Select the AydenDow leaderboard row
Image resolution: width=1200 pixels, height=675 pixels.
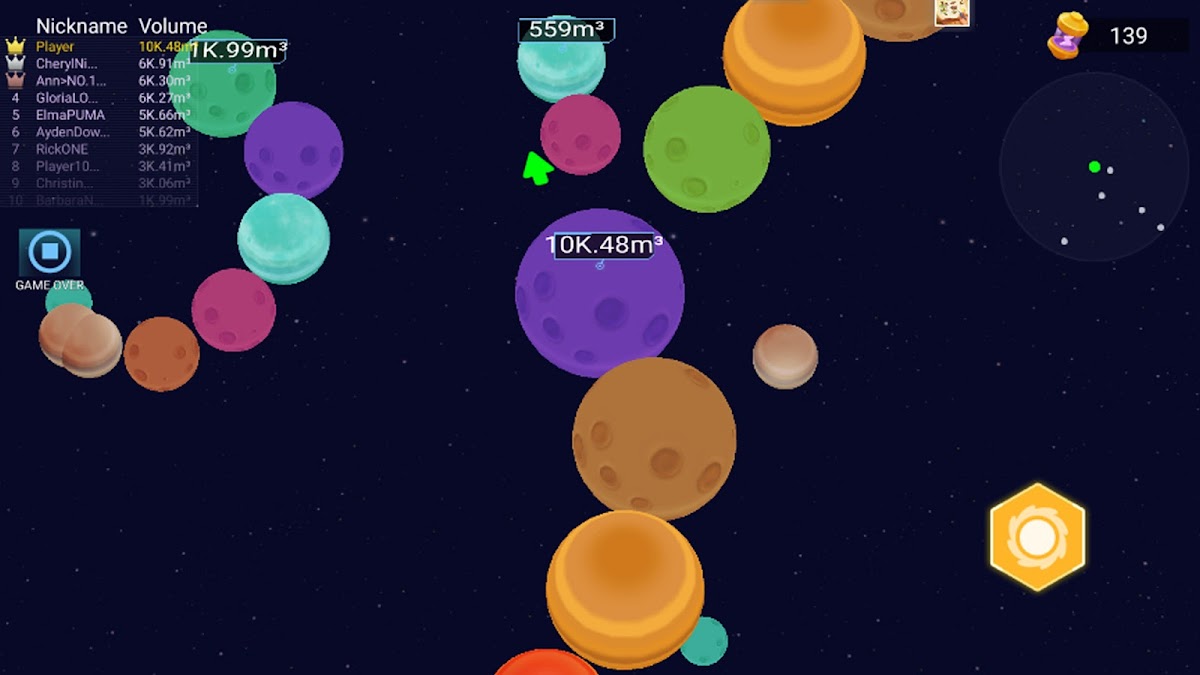[100, 132]
